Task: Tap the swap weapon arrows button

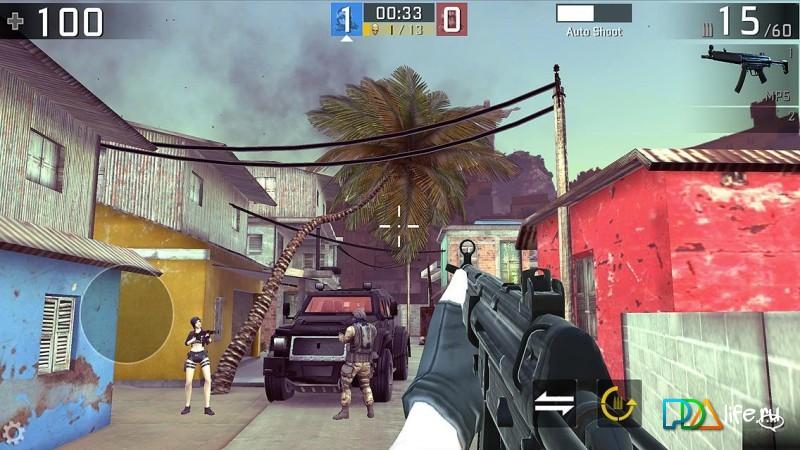Action: [x=555, y=404]
